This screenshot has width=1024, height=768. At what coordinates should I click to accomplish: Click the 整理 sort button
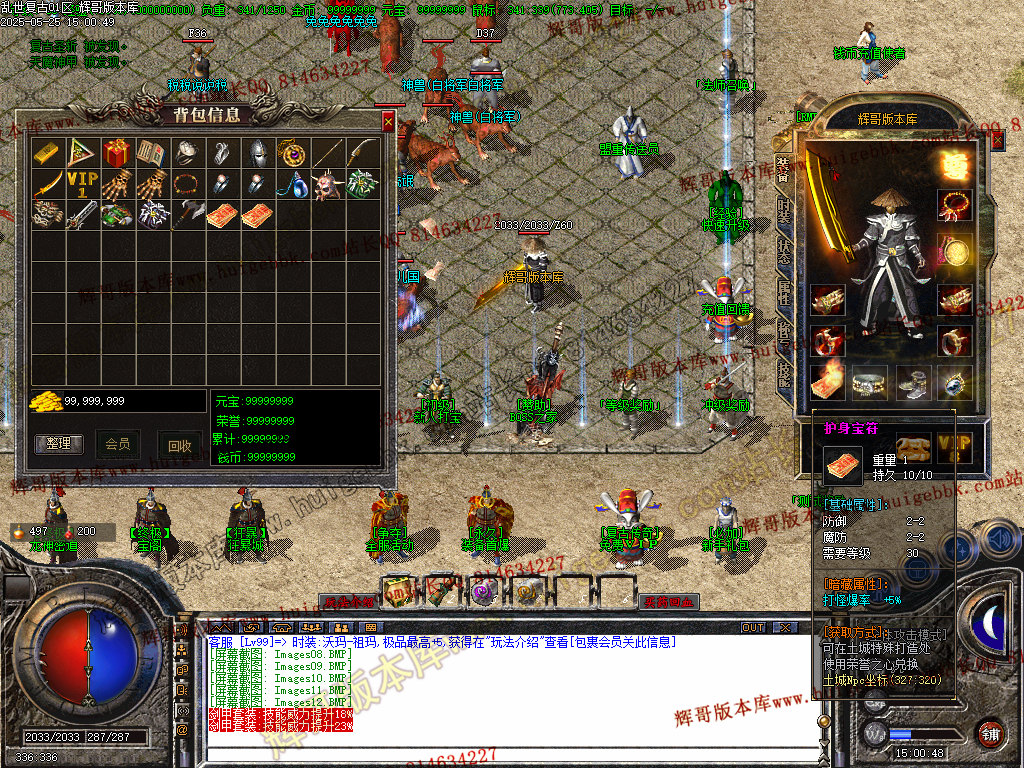point(59,443)
